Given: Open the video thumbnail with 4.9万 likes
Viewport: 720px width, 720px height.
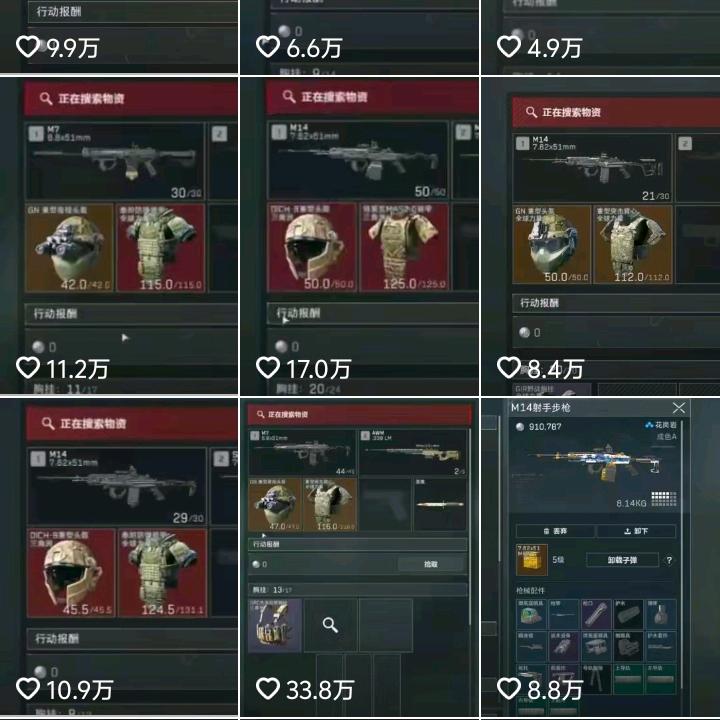Looking at the screenshot, I should 600,37.
